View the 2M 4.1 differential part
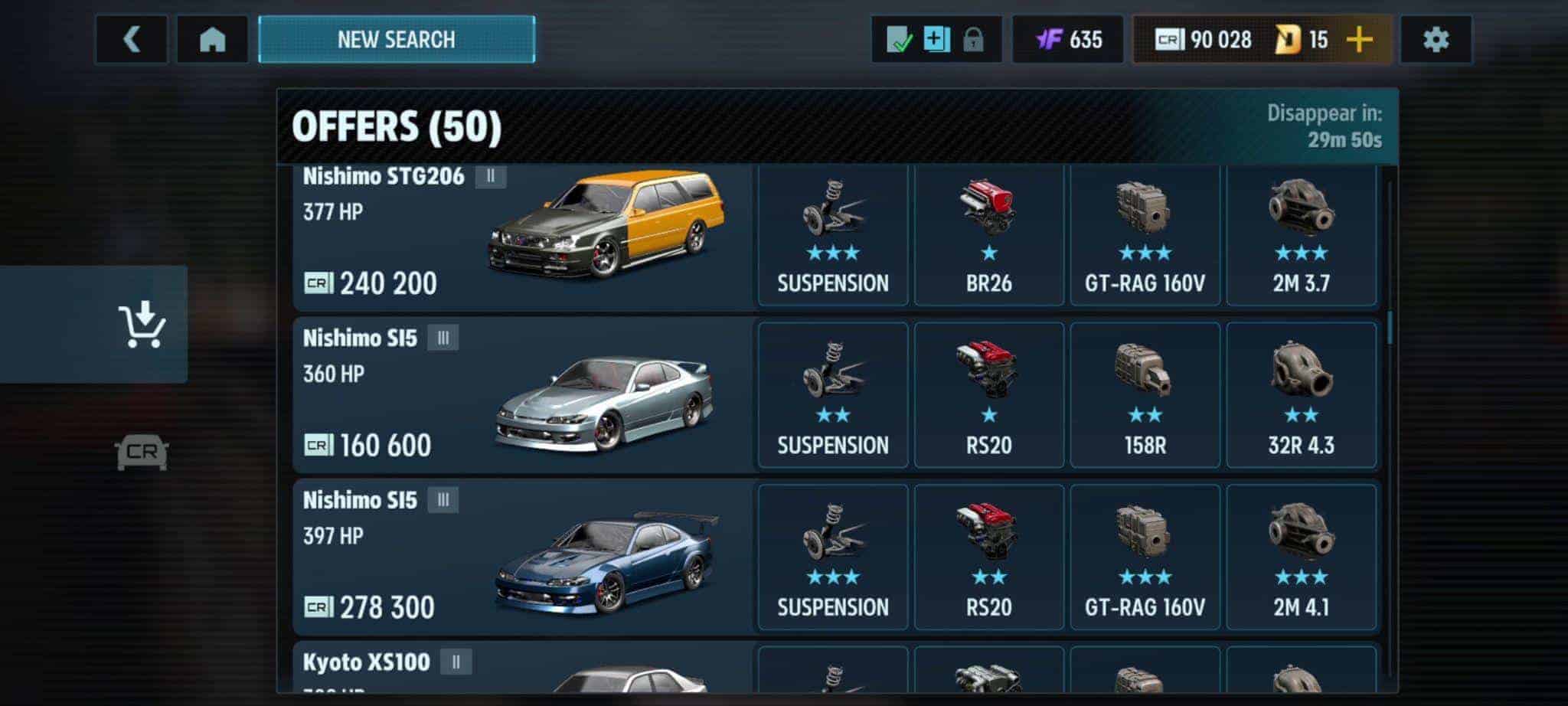Image resolution: width=1568 pixels, height=706 pixels. tap(1301, 557)
